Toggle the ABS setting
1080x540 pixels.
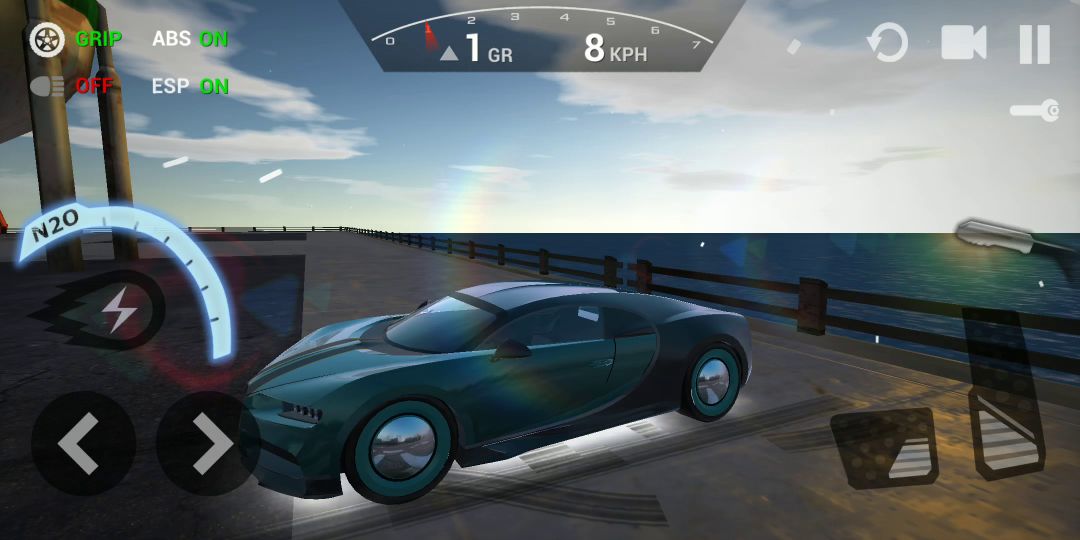190,39
